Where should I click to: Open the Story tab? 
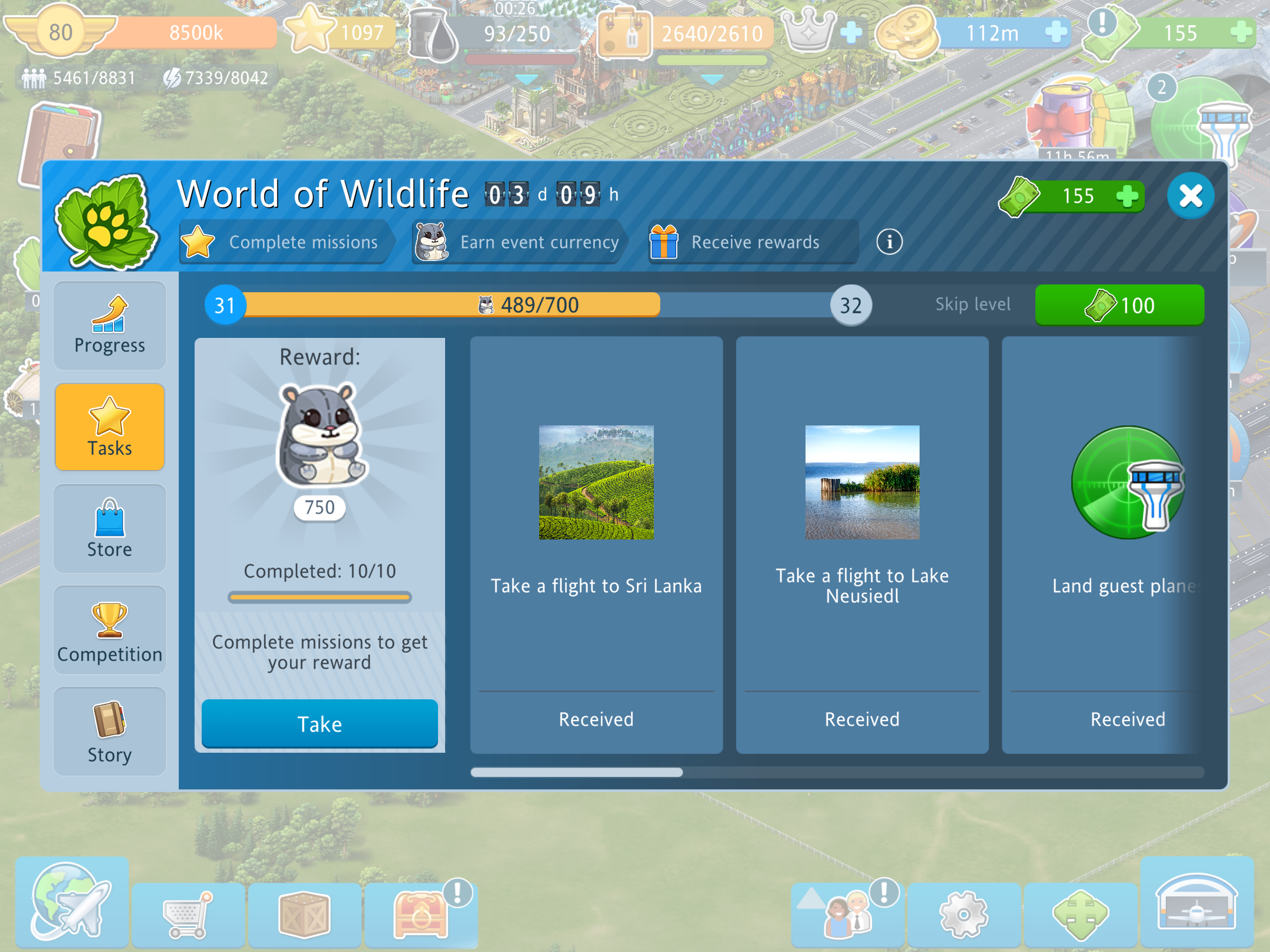pos(110,732)
